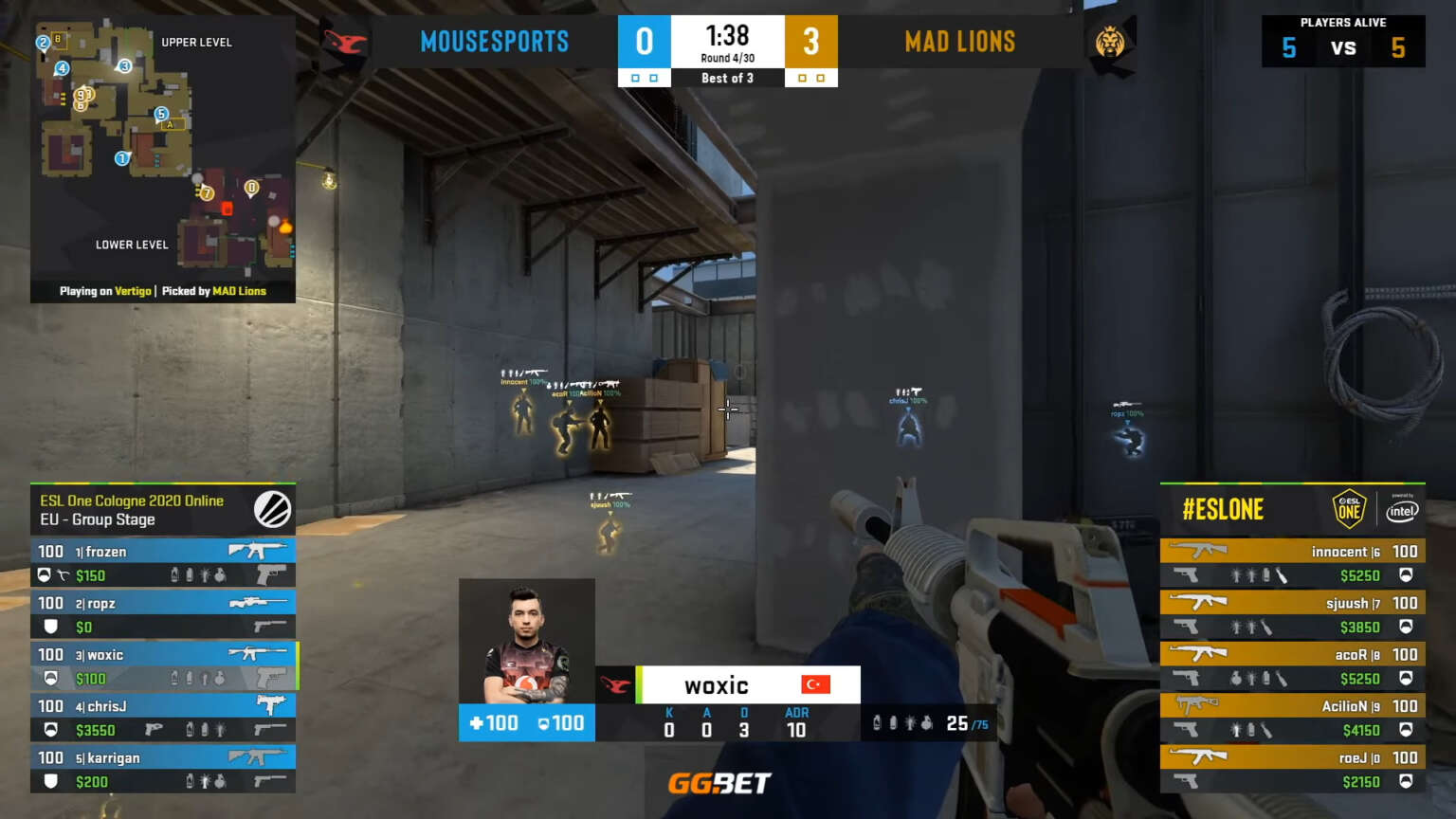
Task: Click frozen's AK-47 weapon icon
Action: [257, 551]
